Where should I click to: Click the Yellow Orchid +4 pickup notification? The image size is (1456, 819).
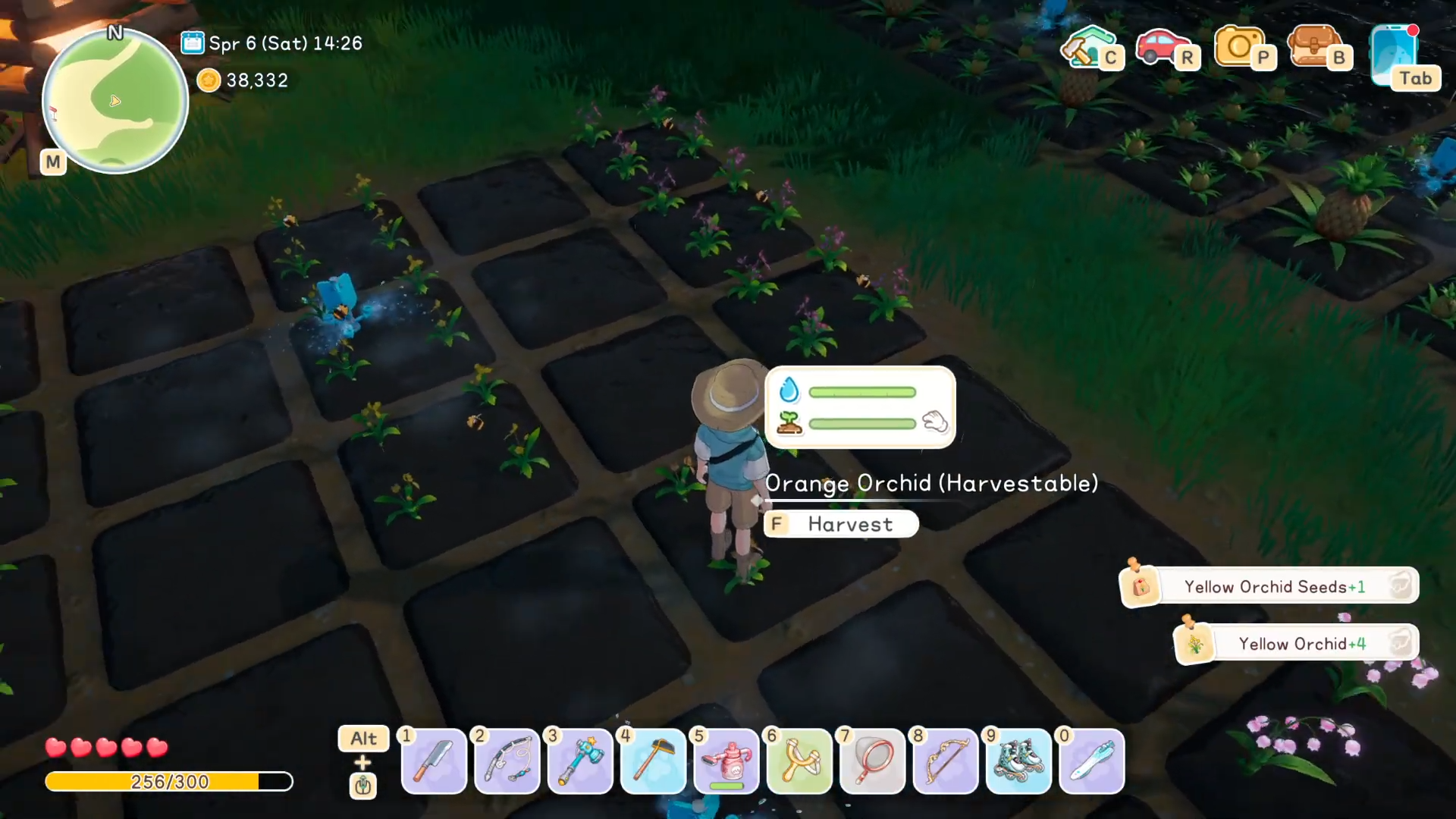[x=1301, y=644]
